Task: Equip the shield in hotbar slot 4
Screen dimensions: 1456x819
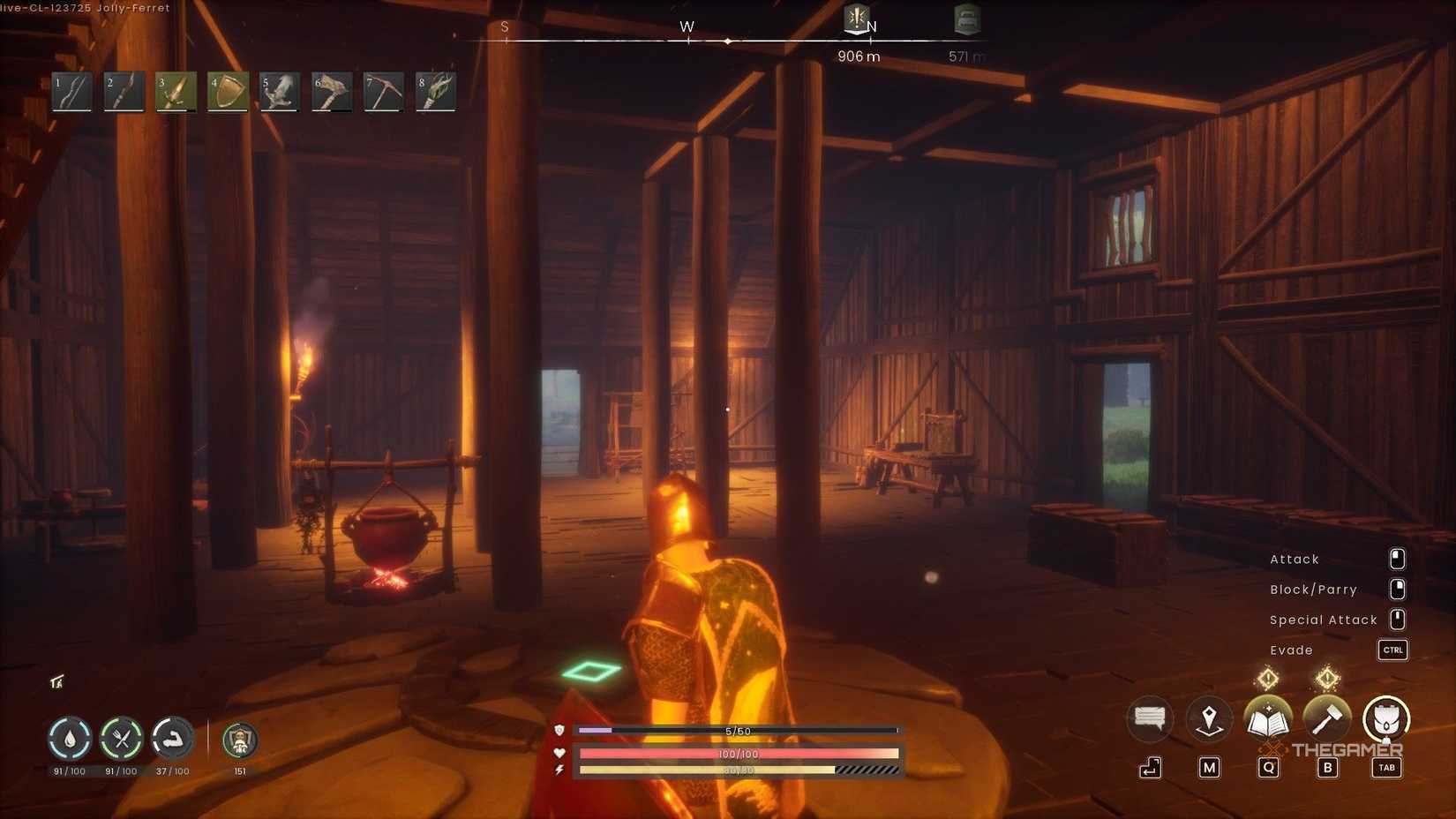Action: click(x=227, y=91)
